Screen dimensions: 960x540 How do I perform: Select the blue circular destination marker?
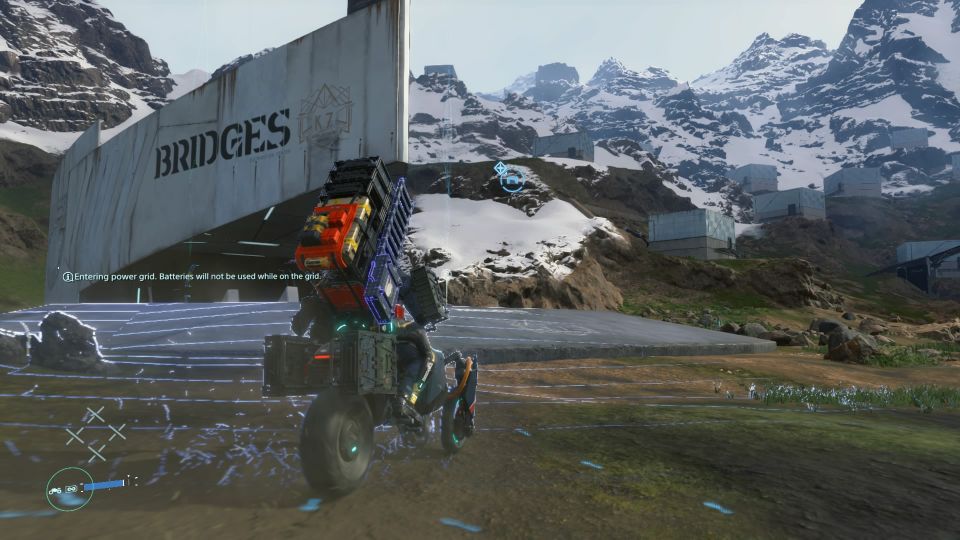click(x=512, y=180)
